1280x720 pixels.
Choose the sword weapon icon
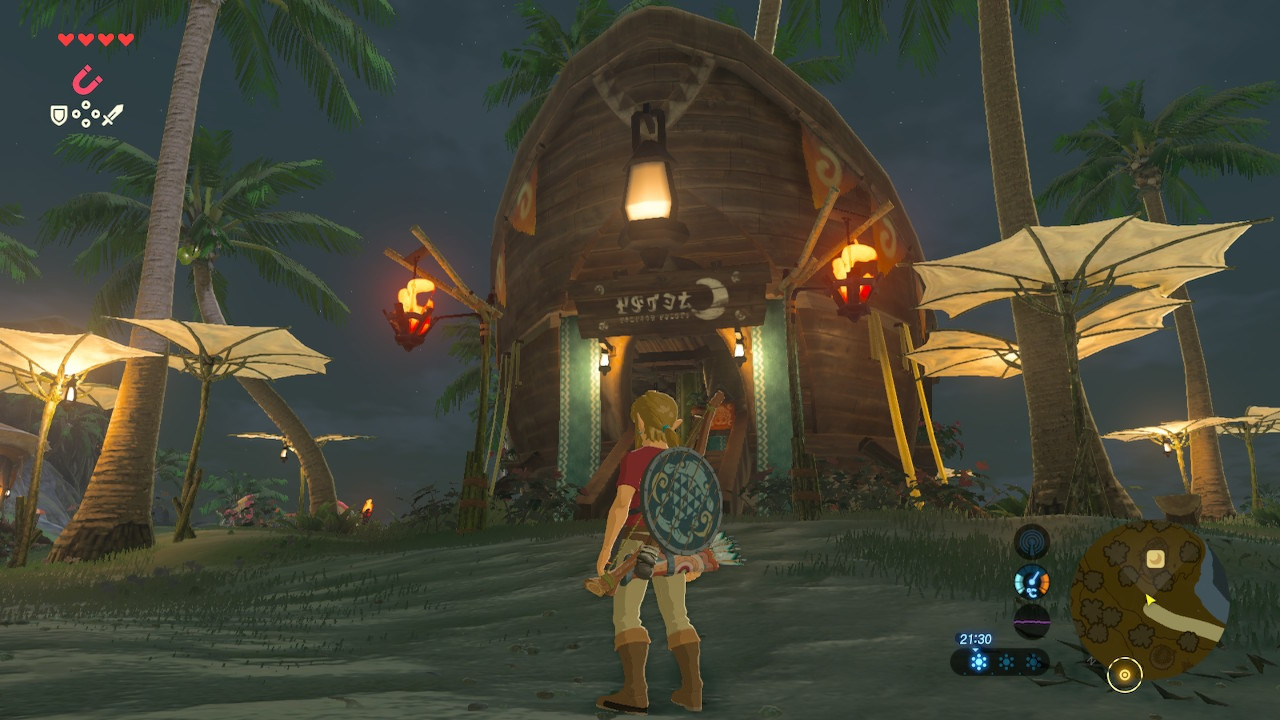[x=113, y=115]
